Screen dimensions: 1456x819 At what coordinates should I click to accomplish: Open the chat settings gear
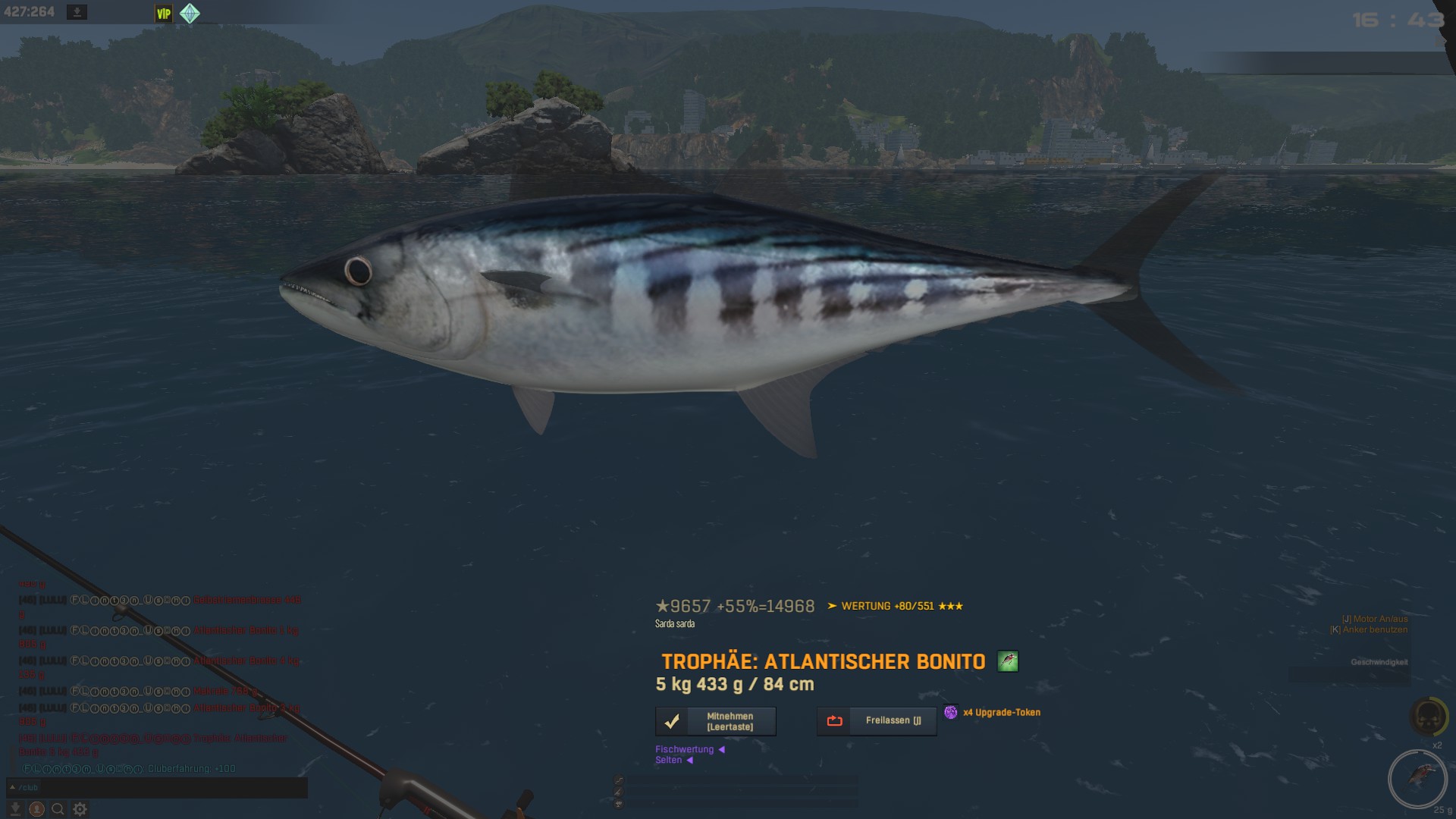[x=80, y=809]
